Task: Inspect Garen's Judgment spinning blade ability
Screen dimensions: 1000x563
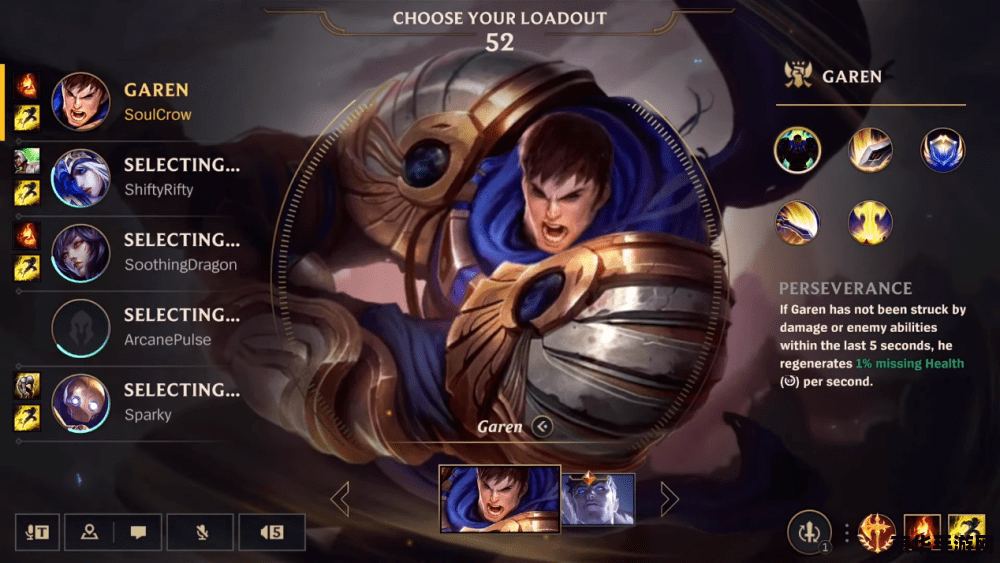Action: click(x=797, y=222)
